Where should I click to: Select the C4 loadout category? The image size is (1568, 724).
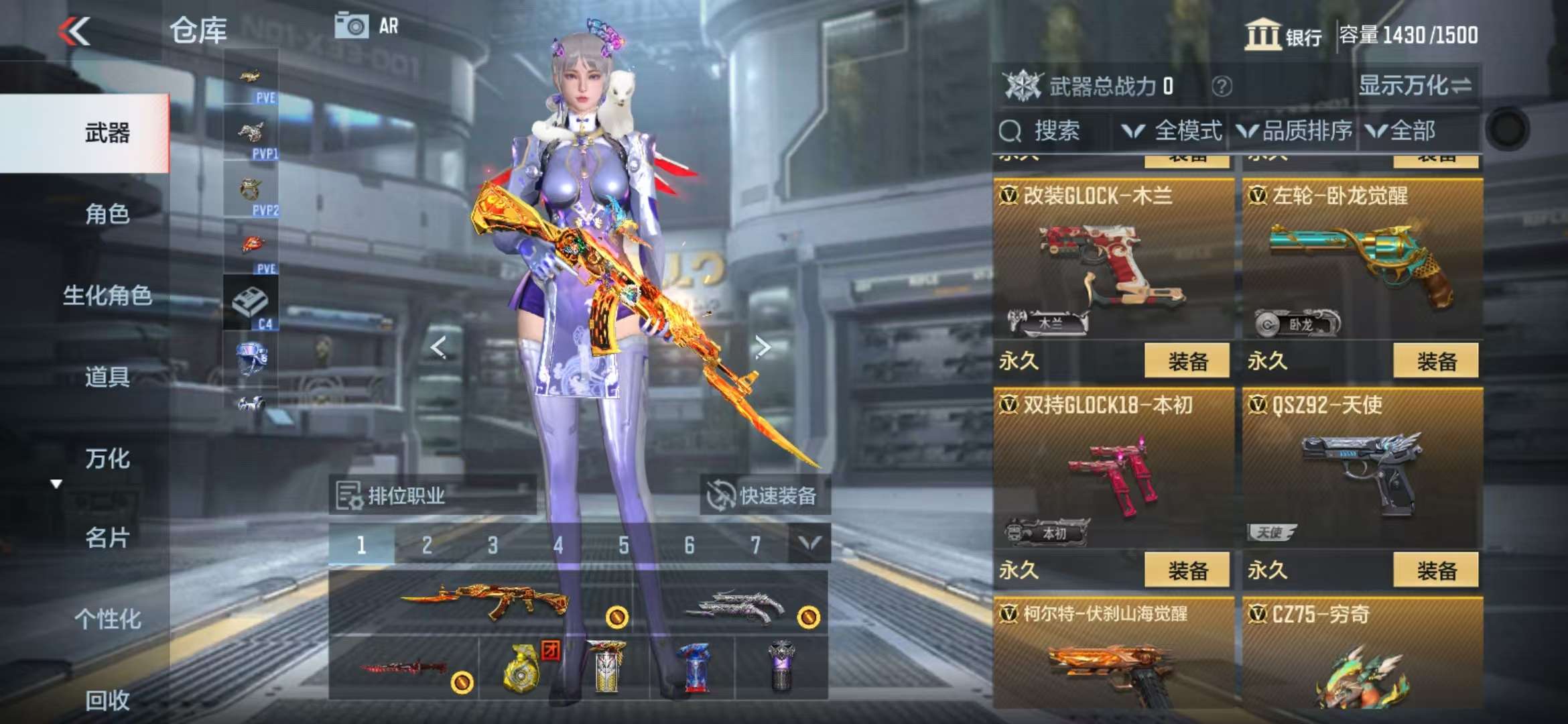[x=251, y=304]
